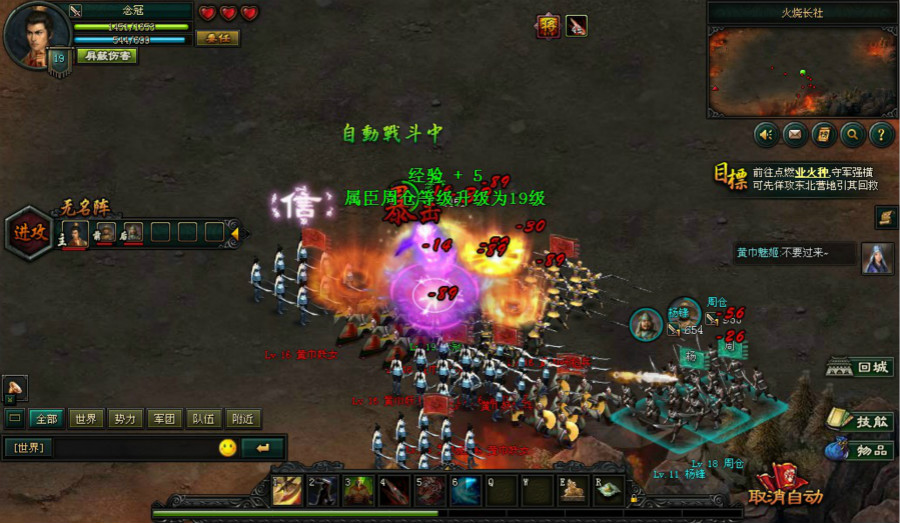Viewport: 900px width, 523px height.
Task: Show the 附近 nearby chat tab
Action: (243, 418)
